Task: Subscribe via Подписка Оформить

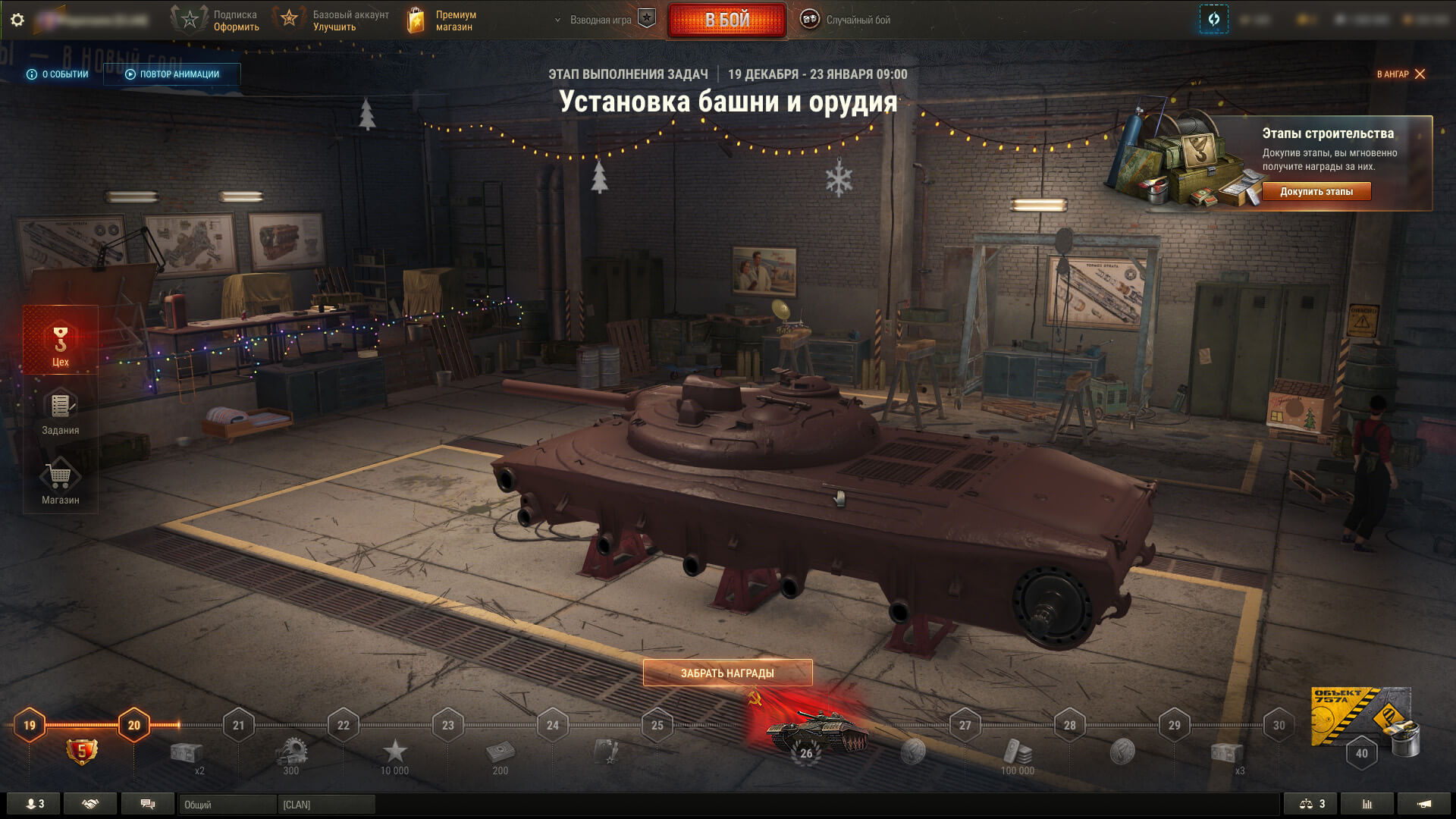Action: coord(216,20)
